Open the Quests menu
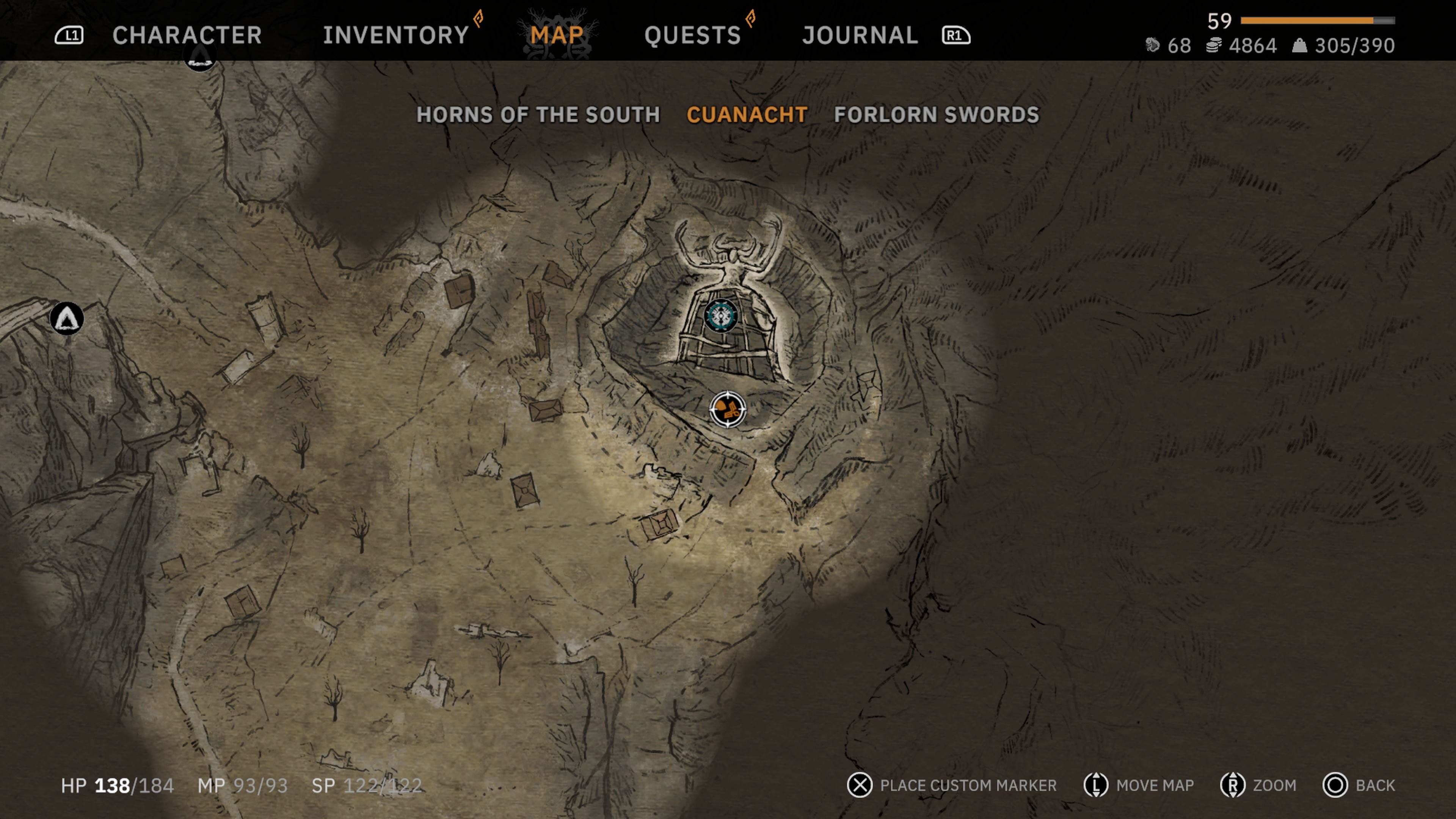The height and width of the screenshot is (819, 1456). coord(692,35)
